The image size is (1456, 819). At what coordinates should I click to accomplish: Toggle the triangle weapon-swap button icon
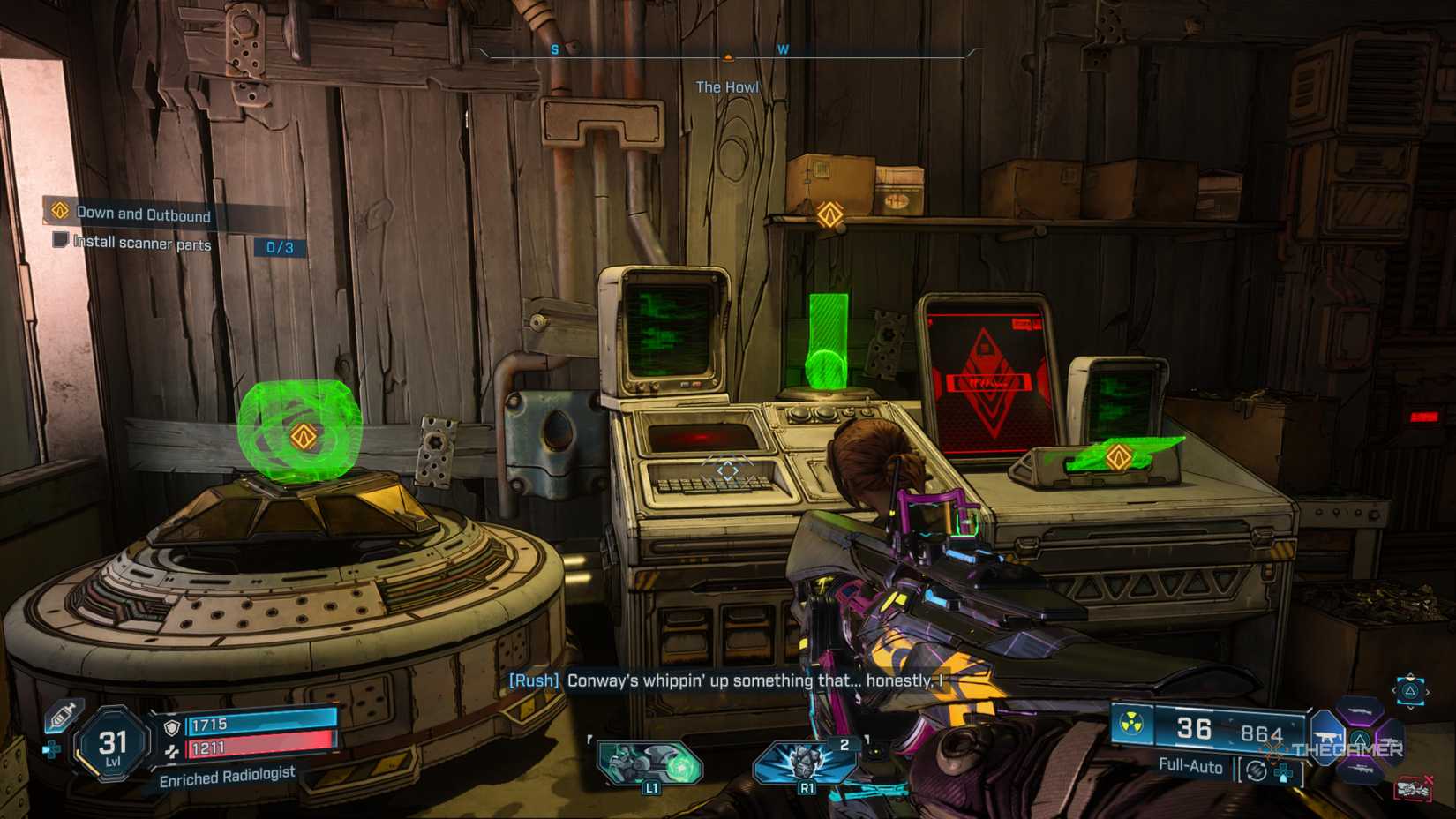(x=1410, y=692)
